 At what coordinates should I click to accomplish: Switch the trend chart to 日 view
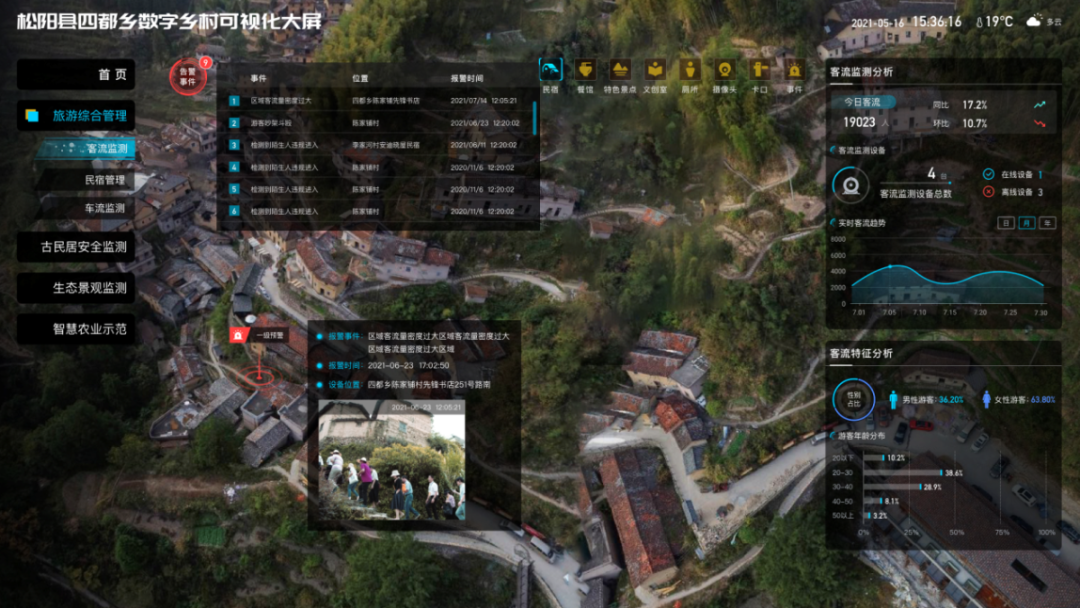tap(1007, 222)
